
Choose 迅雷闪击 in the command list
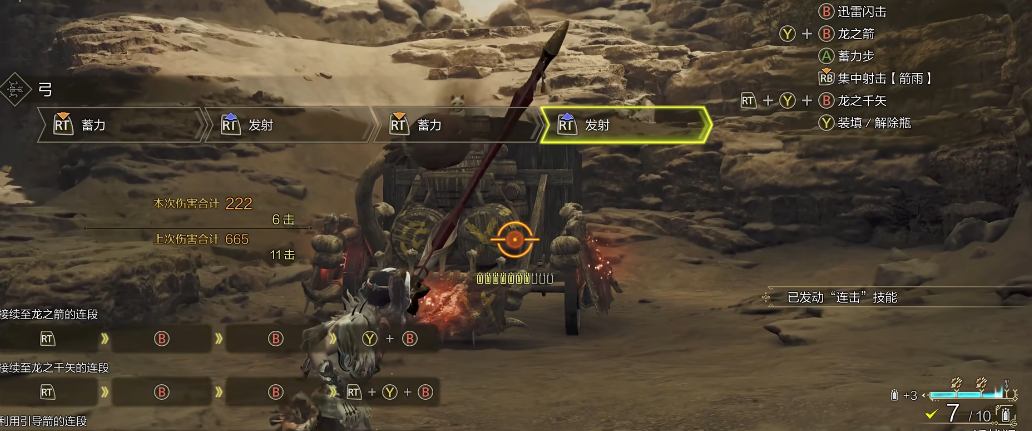853,12
